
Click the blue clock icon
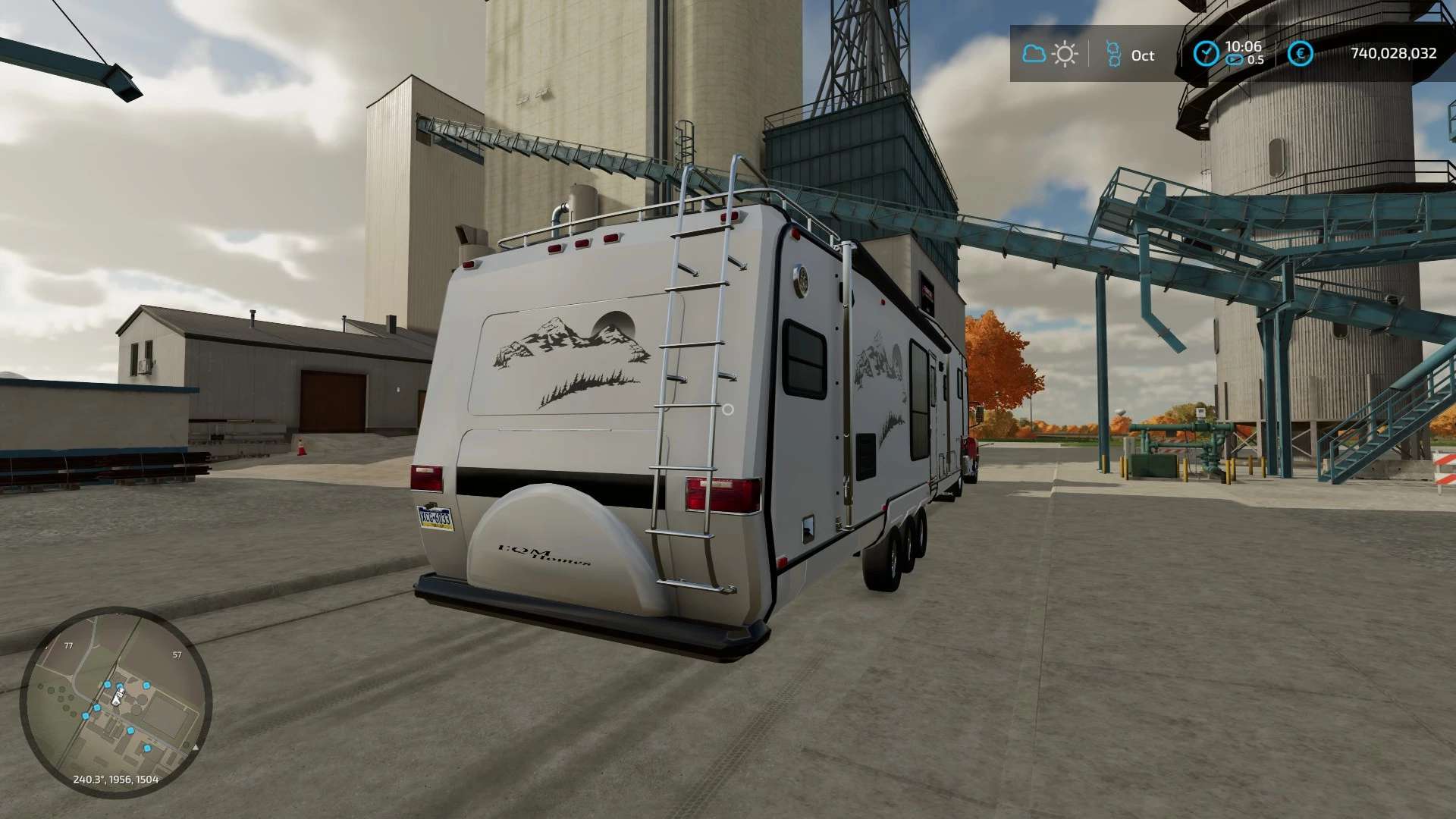[1205, 53]
